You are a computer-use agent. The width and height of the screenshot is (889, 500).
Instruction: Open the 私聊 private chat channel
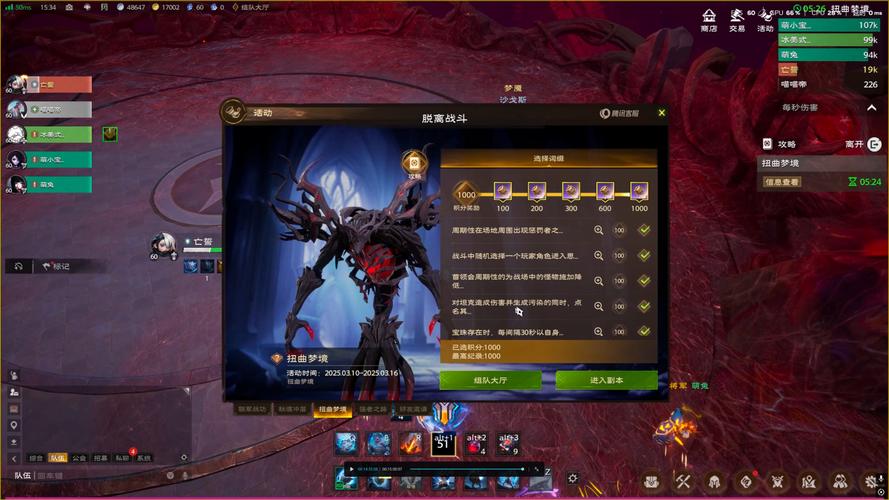click(x=122, y=457)
